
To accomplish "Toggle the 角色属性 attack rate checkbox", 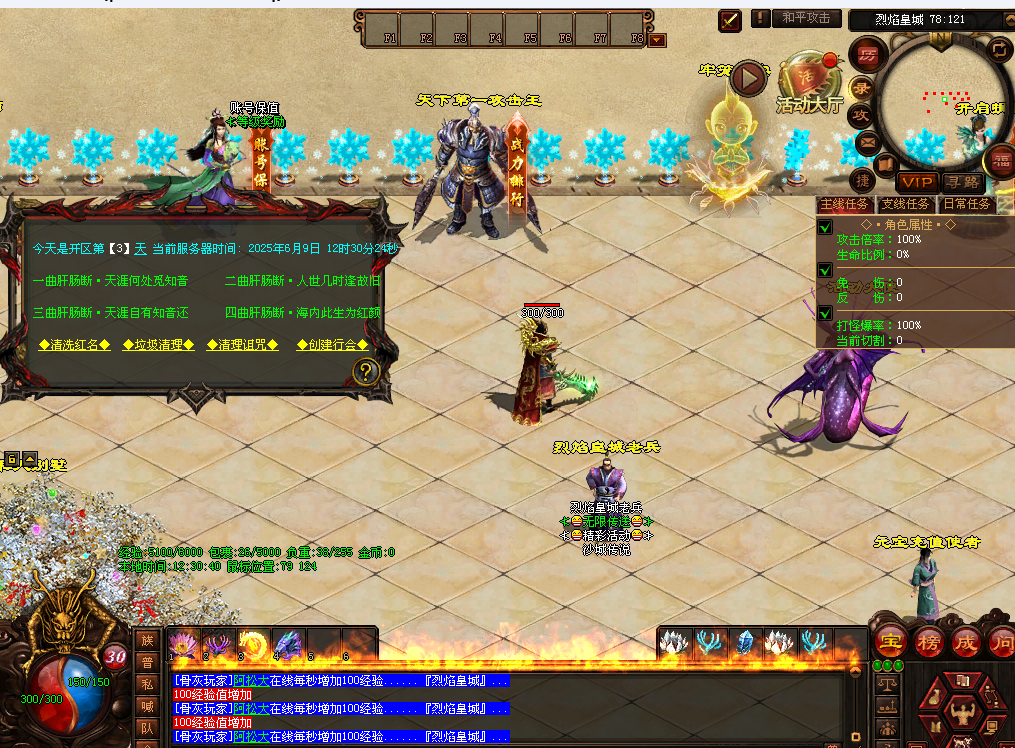I will (x=825, y=227).
